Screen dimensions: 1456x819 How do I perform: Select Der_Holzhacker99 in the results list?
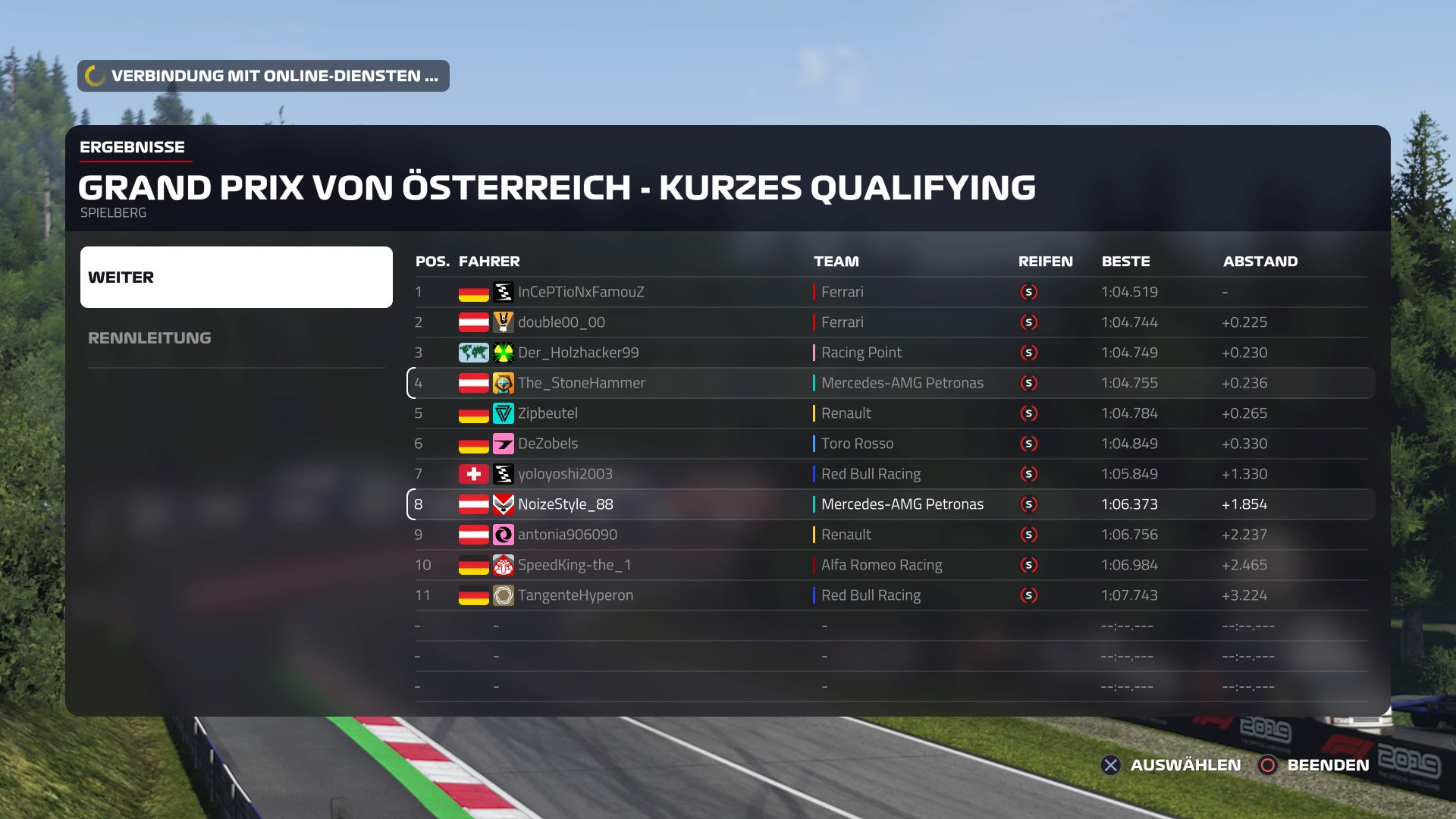click(578, 353)
